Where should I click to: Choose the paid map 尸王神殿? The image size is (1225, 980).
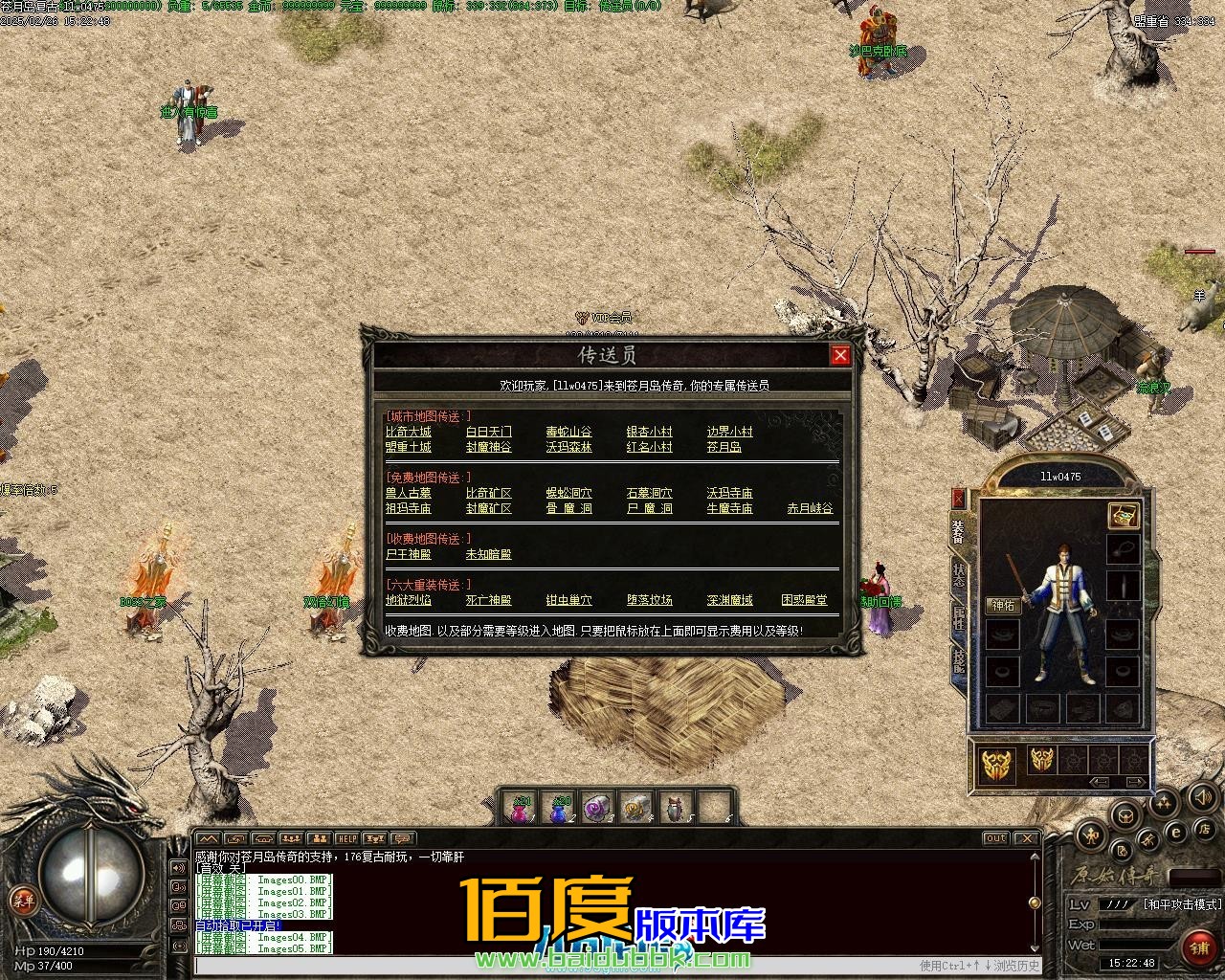(x=408, y=554)
